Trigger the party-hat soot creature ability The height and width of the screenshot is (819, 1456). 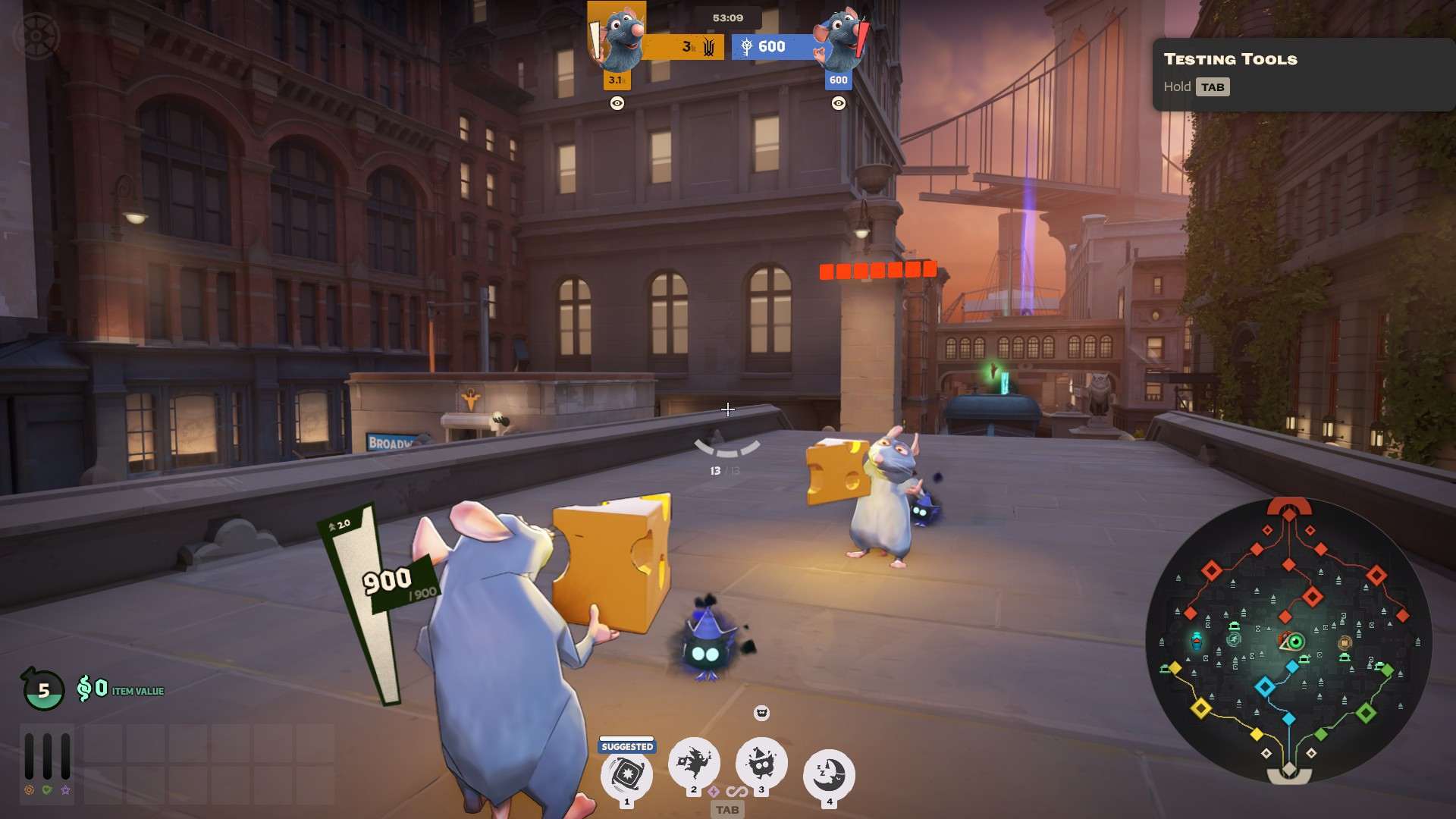tap(761, 762)
